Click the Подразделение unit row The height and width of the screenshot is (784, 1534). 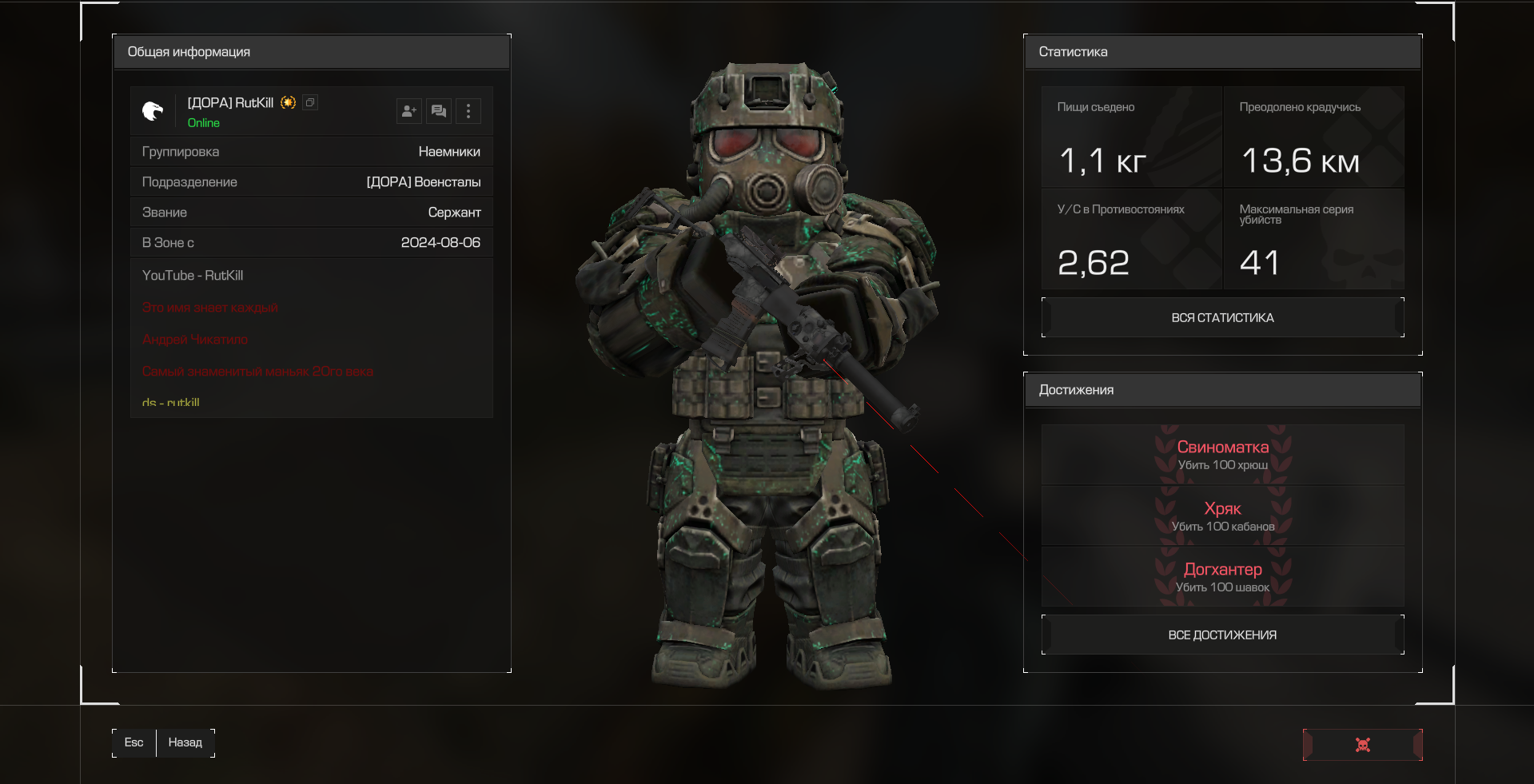tap(312, 182)
